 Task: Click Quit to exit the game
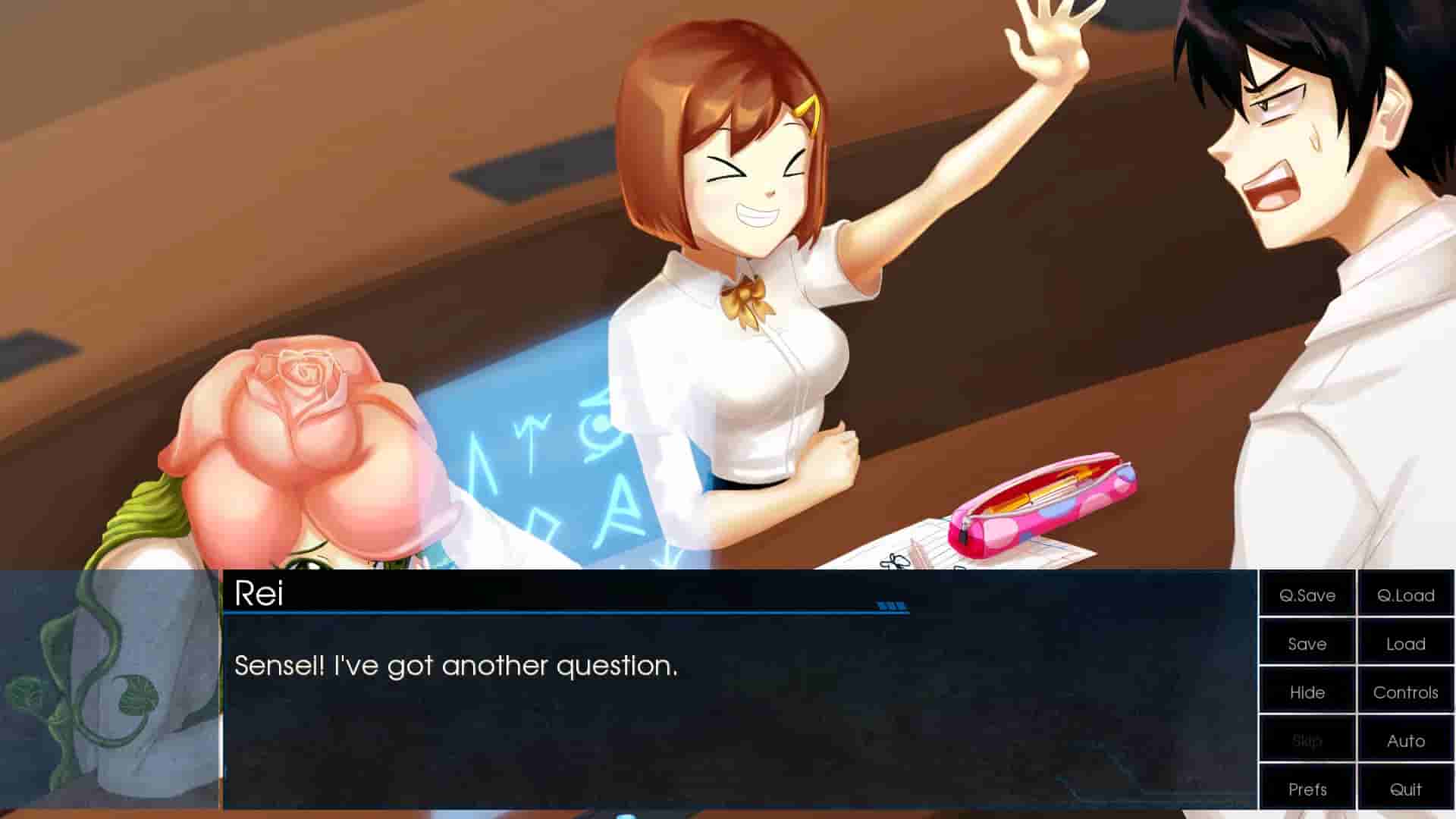[1405, 789]
